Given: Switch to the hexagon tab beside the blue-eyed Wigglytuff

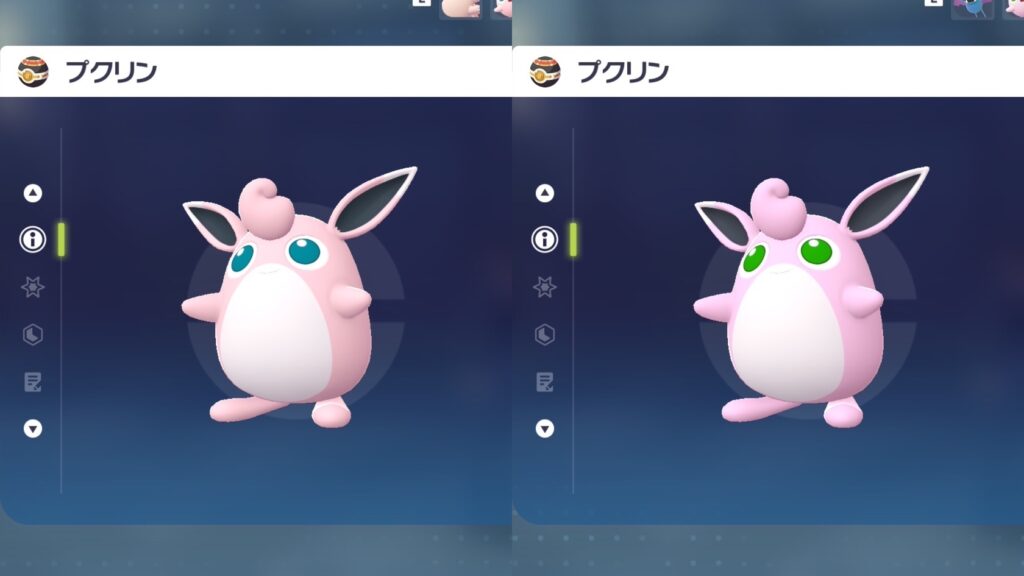Looking at the screenshot, I should tap(33, 334).
